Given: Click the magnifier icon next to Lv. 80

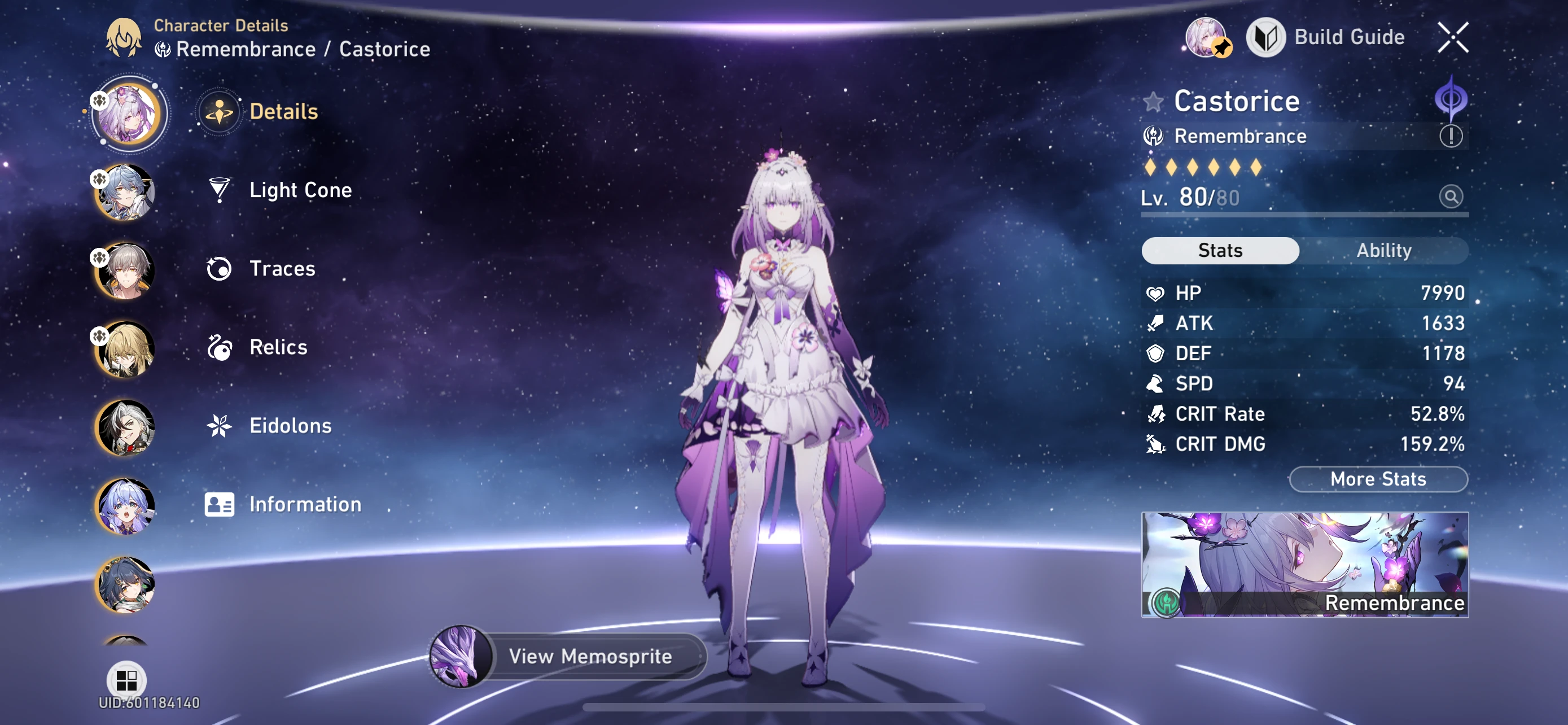Looking at the screenshot, I should (x=1452, y=196).
